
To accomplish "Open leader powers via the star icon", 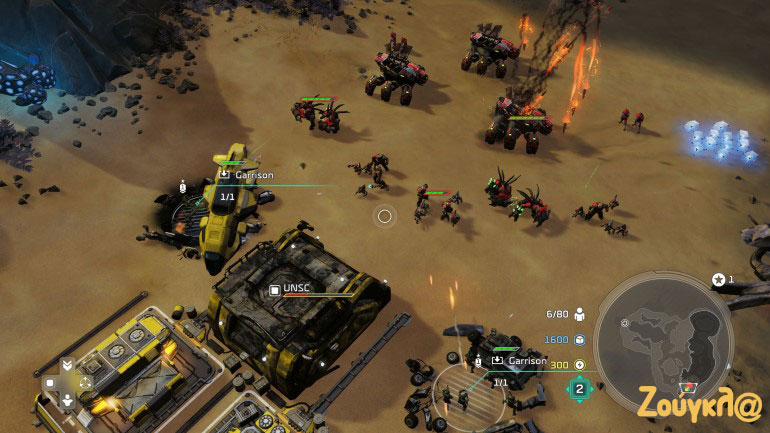I will coord(718,280).
